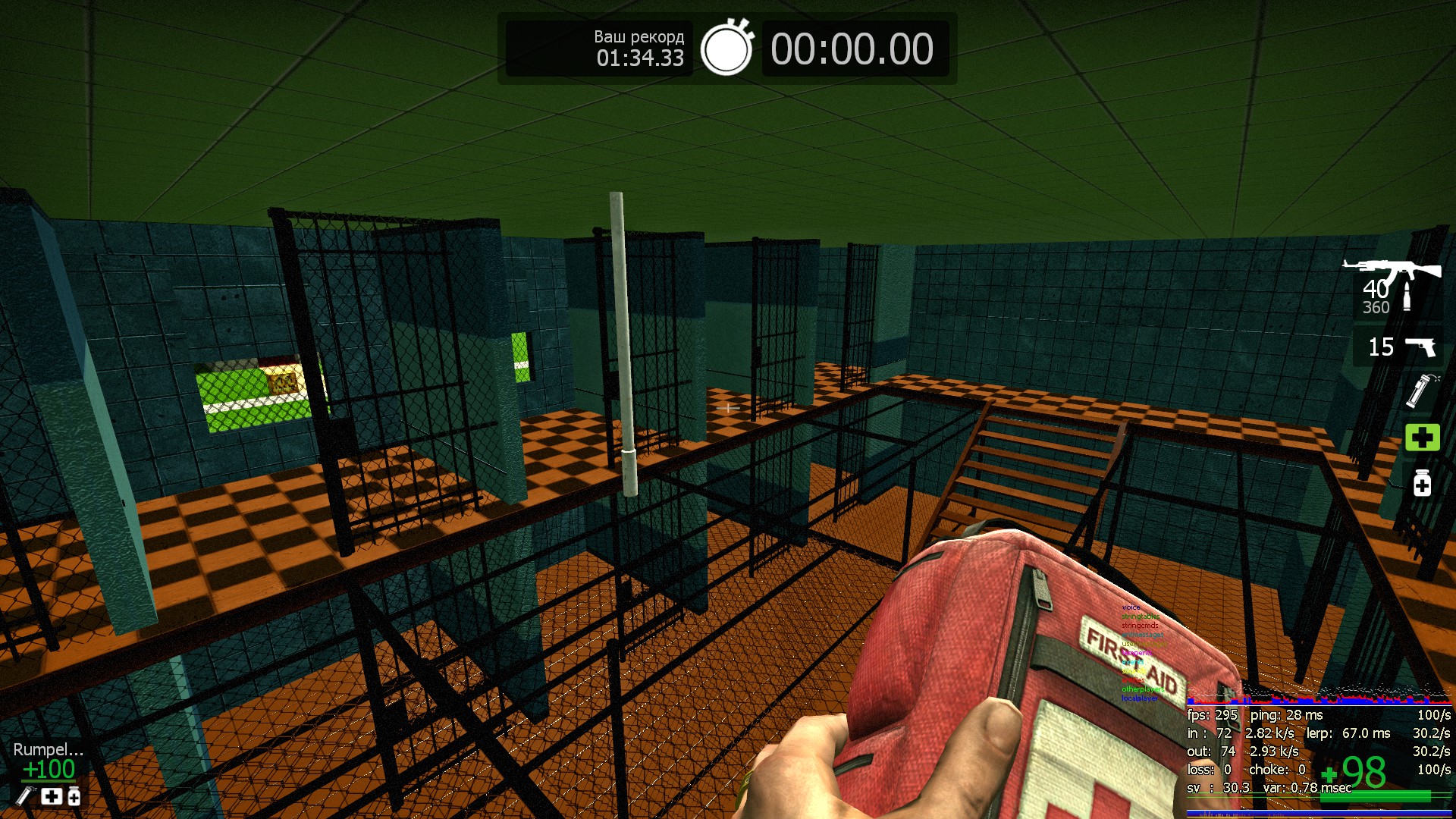Select the green first aid kit slot
The height and width of the screenshot is (819, 1456).
coord(1422,438)
